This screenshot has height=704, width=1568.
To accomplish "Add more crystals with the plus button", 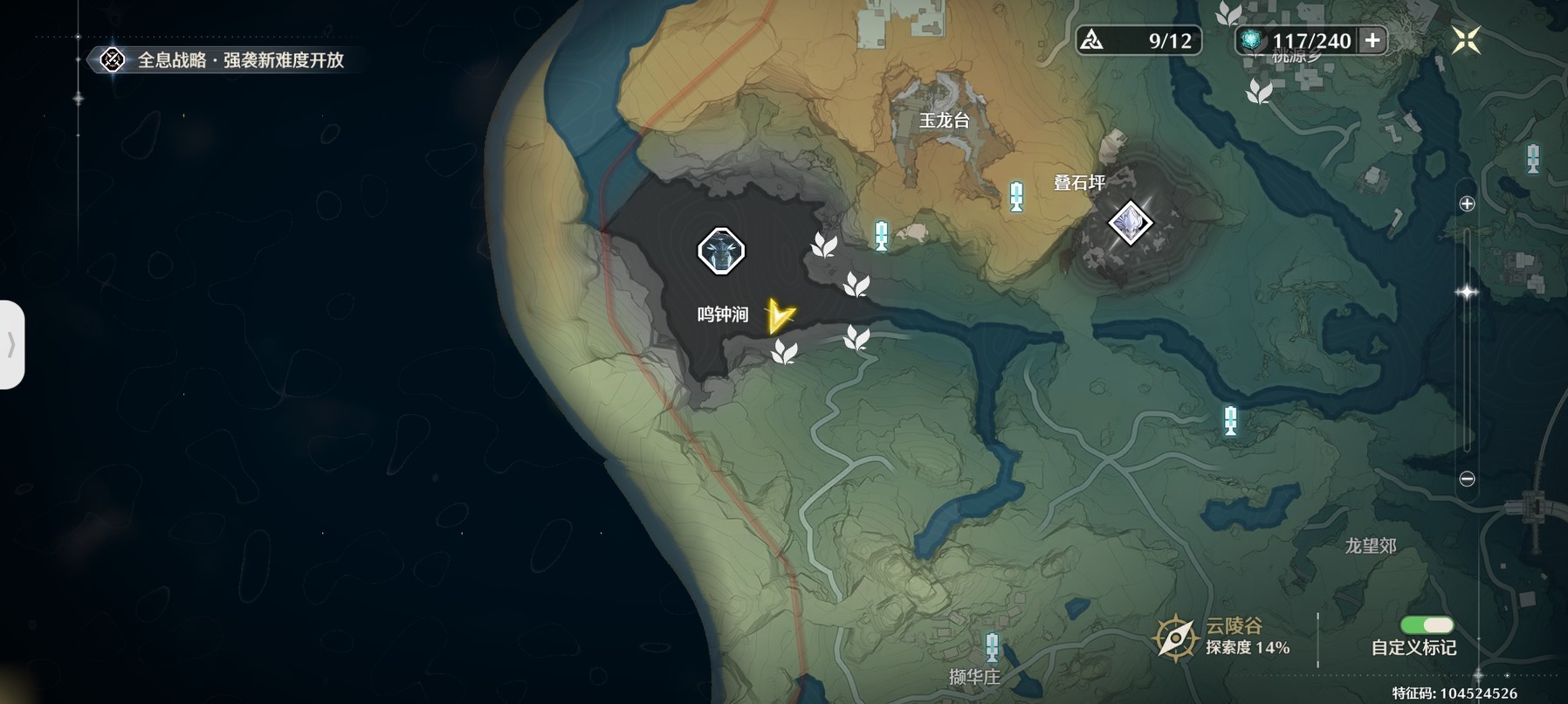I will (x=1372, y=40).
